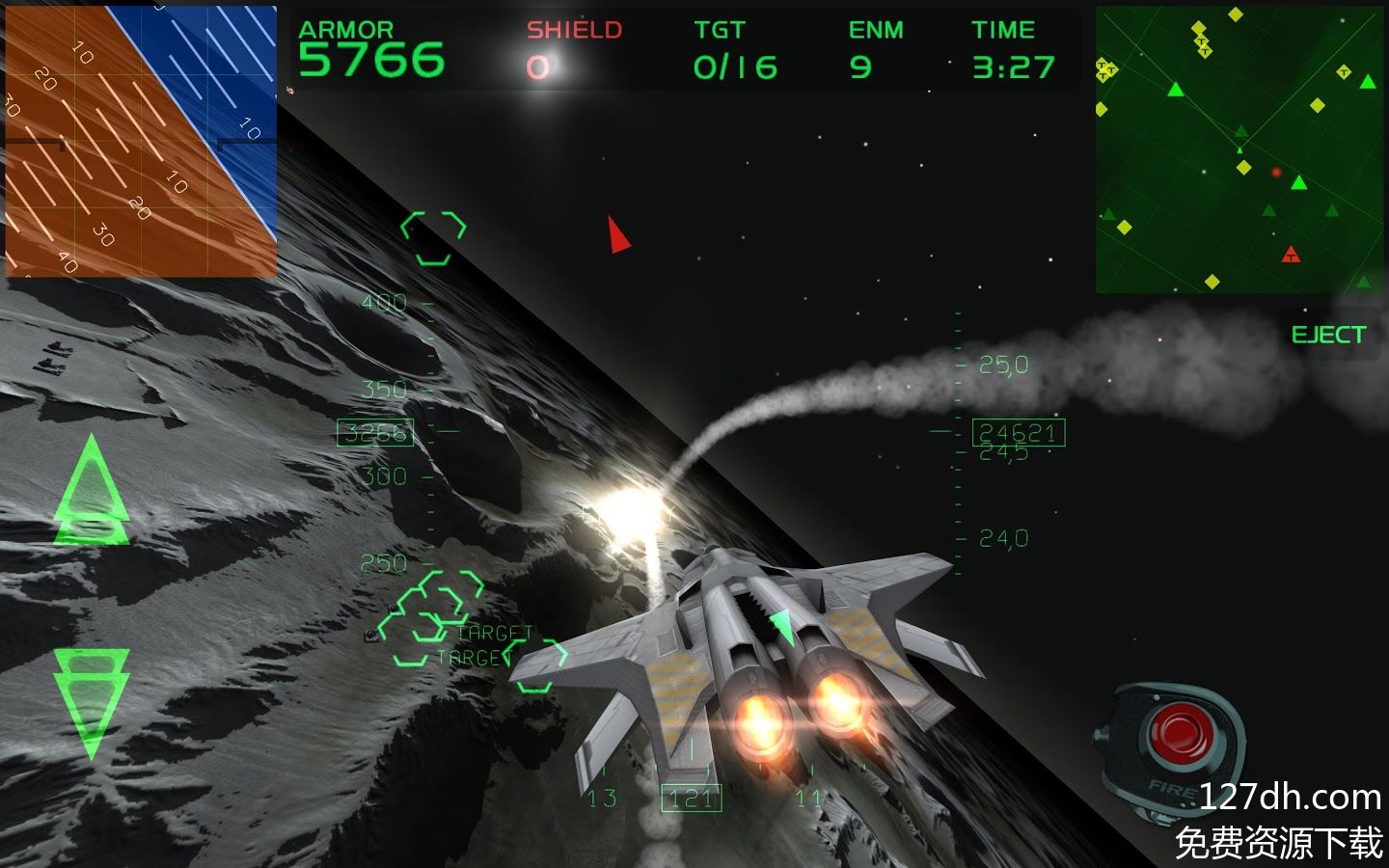This screenshot has height=868, width=1389.
Task: Hit the EJECT button
Action: 1328,336
